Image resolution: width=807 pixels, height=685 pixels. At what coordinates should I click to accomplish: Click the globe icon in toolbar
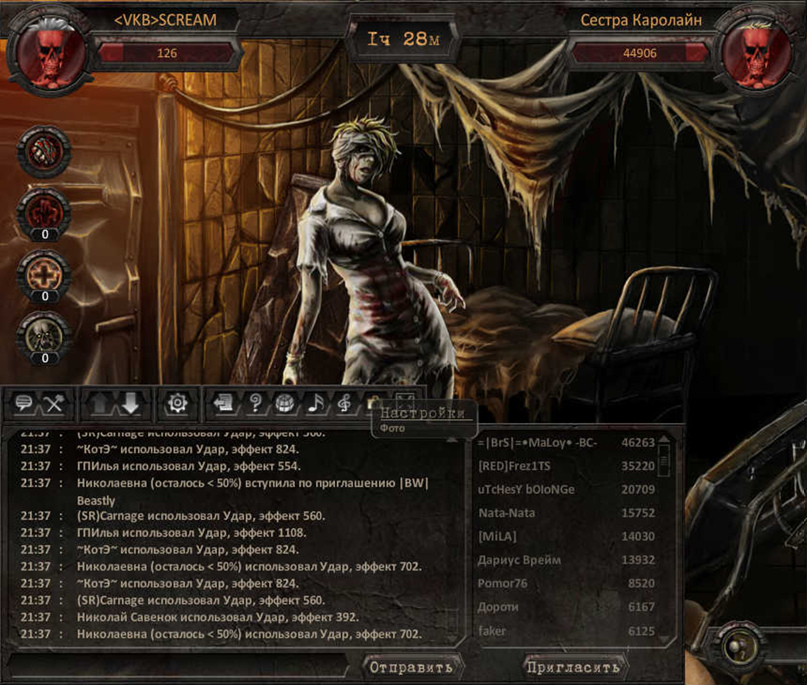point(285,403)
